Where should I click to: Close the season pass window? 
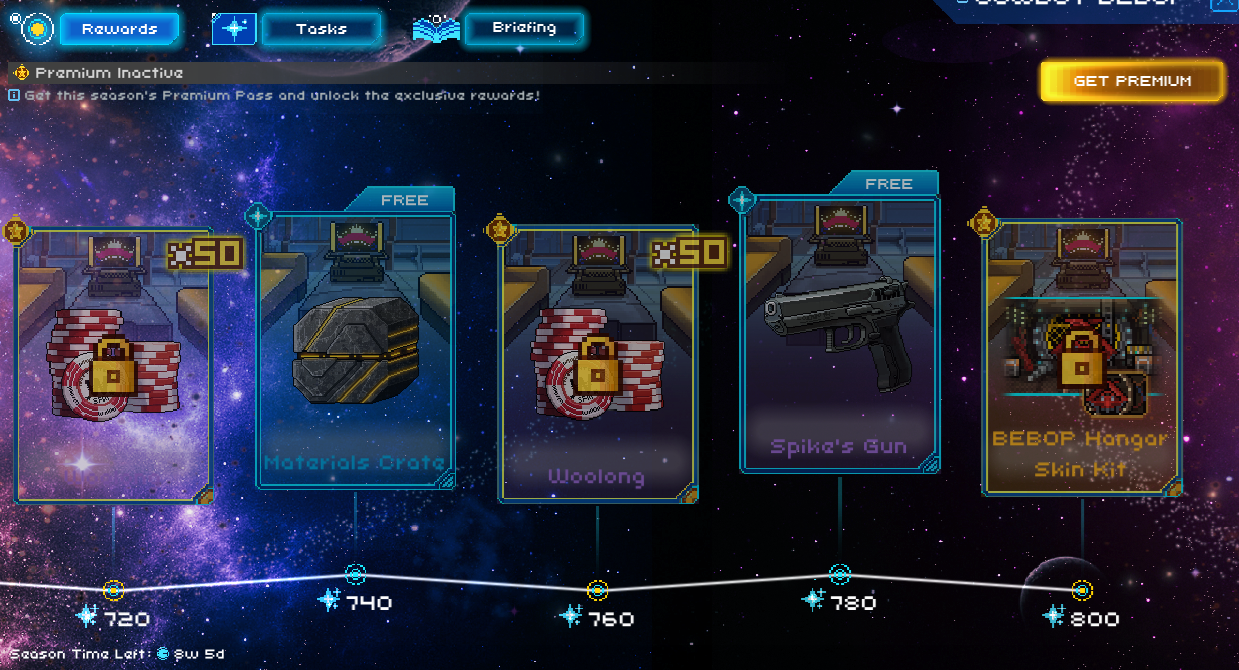point(1224,4)
